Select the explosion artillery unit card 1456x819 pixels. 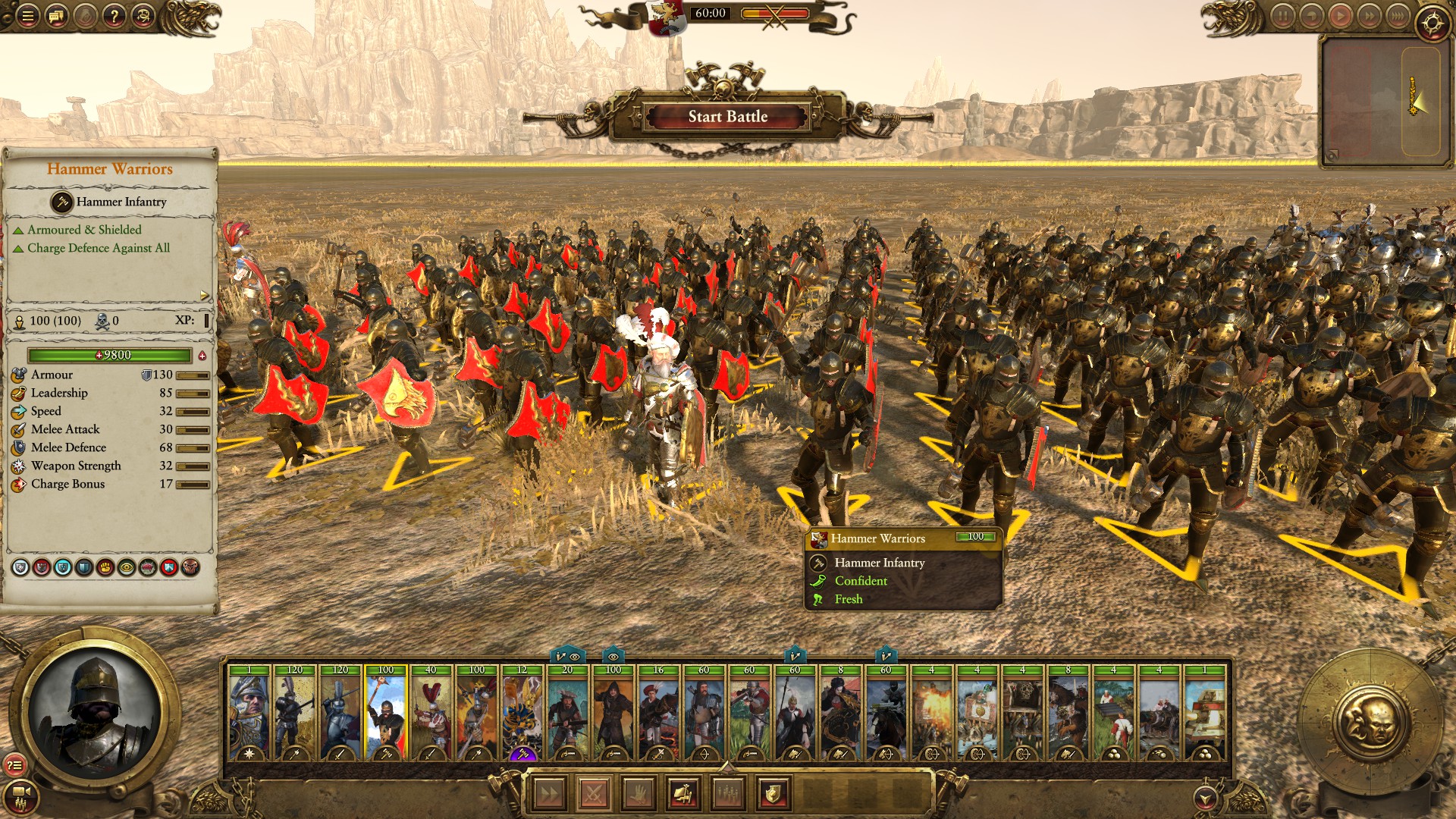(x=932, y=713)
